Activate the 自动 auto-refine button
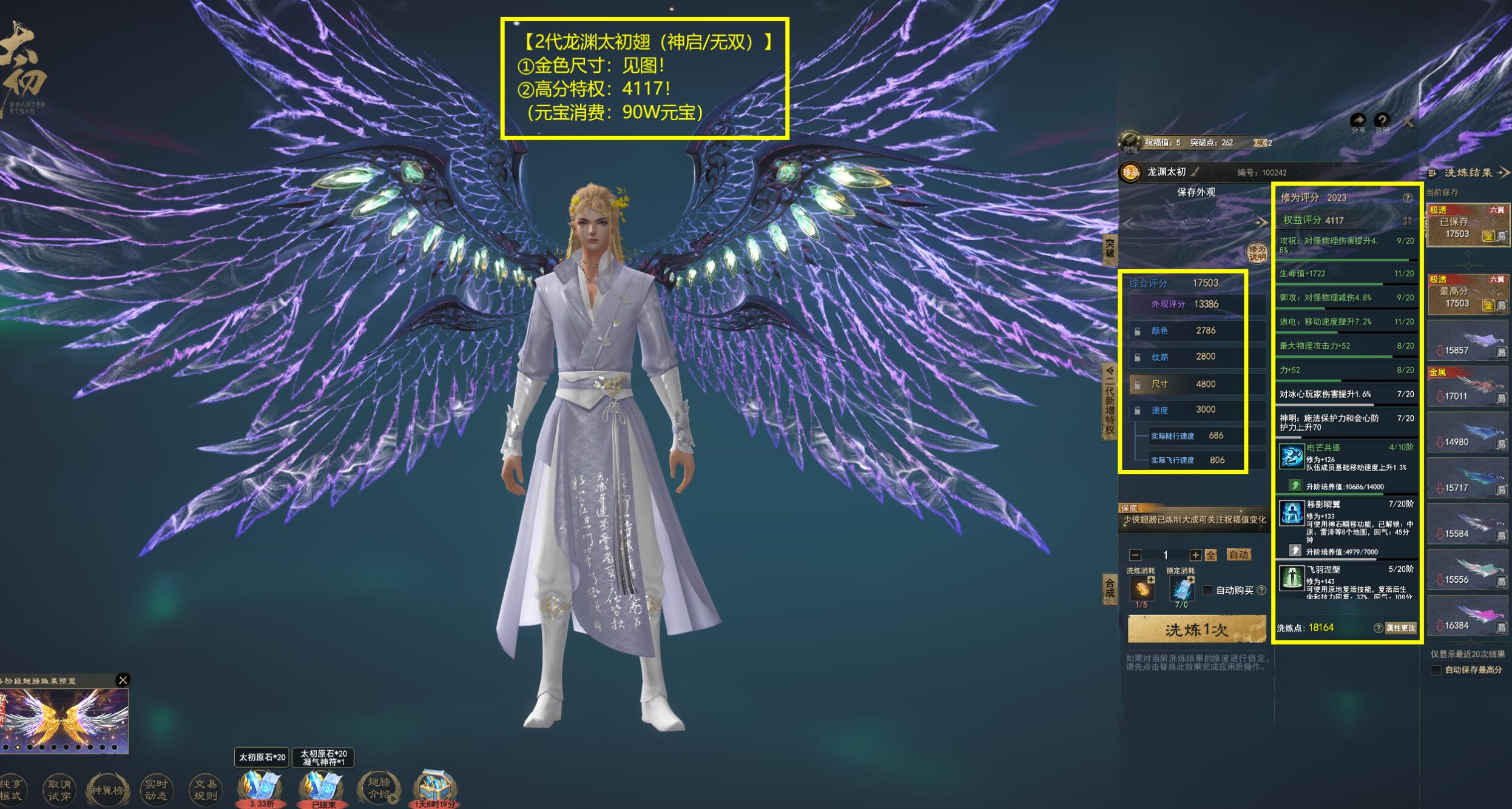1512x809 pixels. tap(1238, 555)
